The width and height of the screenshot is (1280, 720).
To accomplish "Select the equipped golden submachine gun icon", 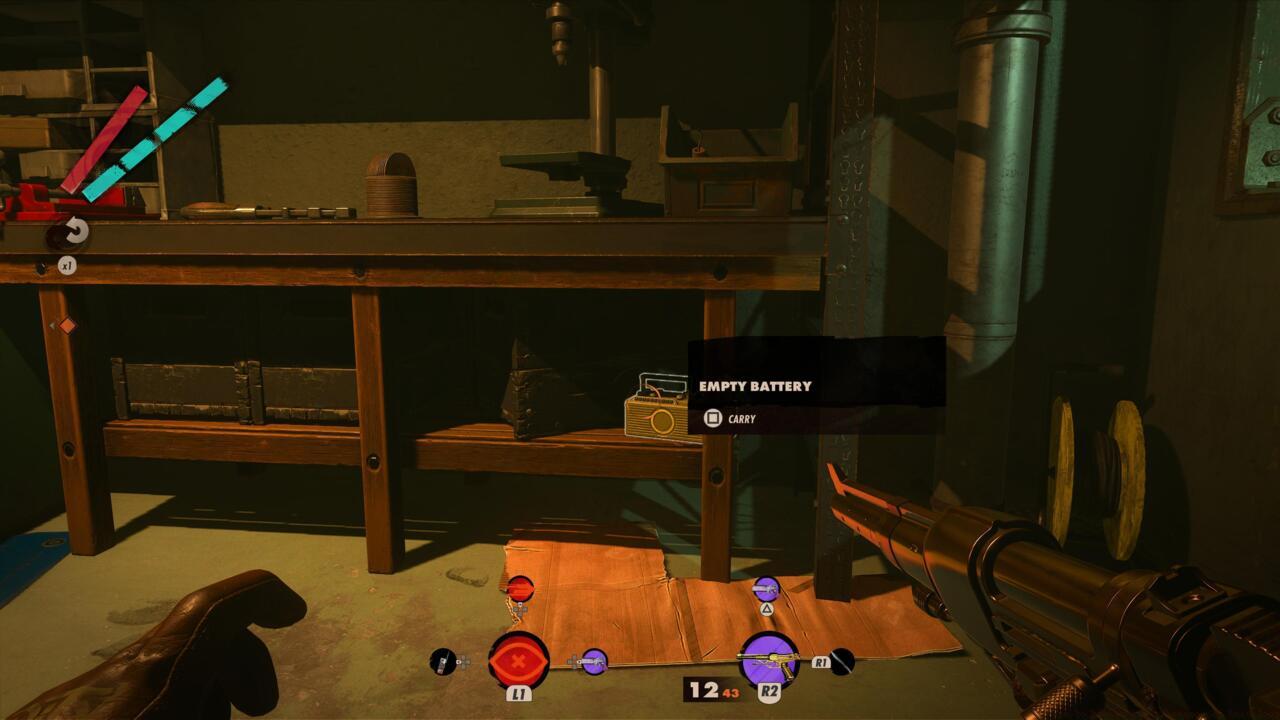I will coord(768,660).
